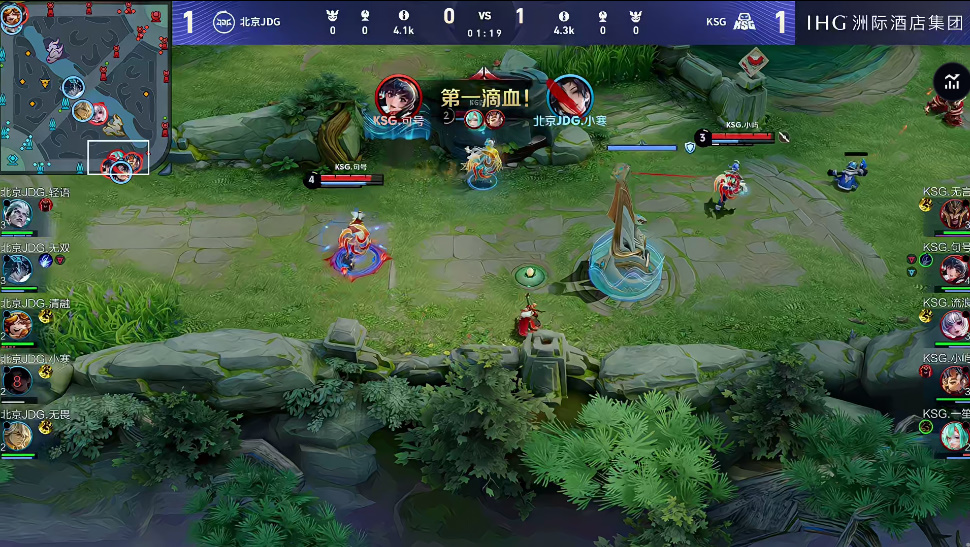Pick KSG.一笙 hero portrait

953,435
